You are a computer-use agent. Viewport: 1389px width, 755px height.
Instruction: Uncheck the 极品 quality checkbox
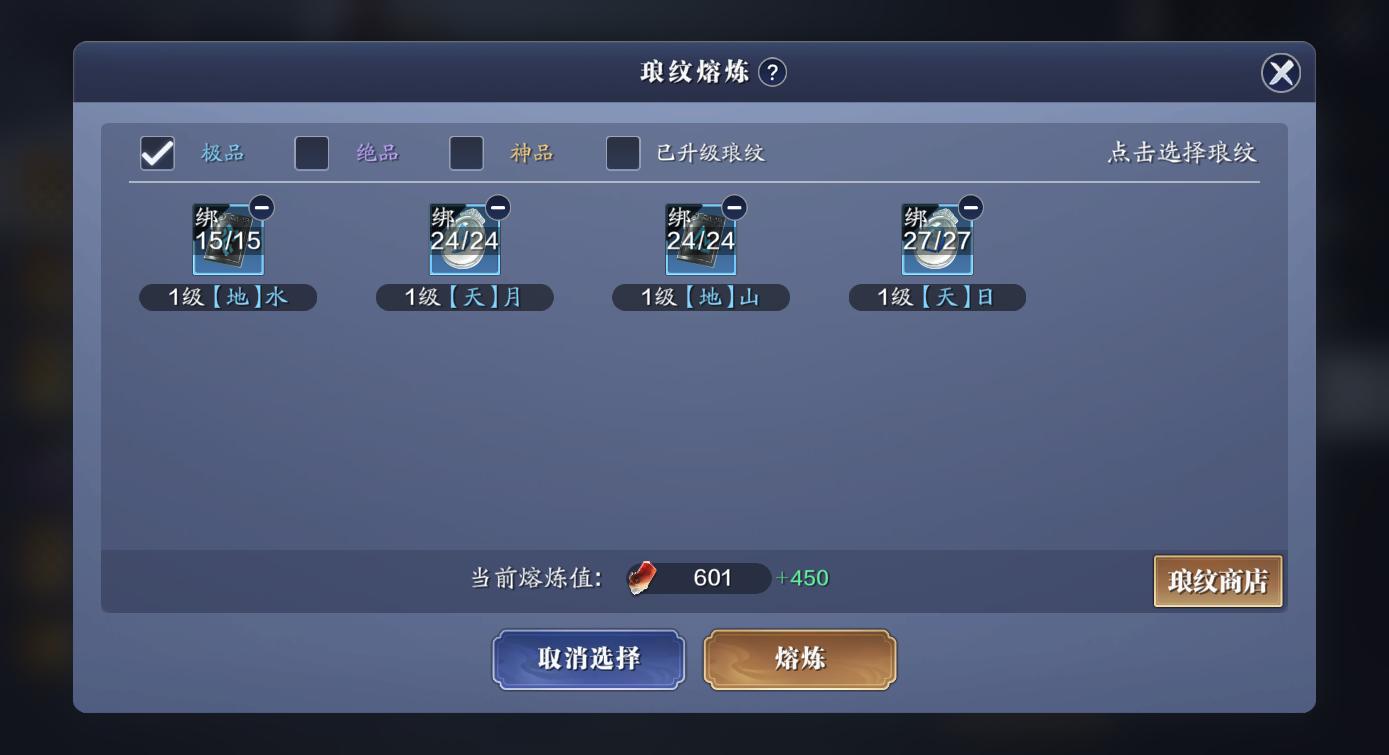tap(157, 153)
